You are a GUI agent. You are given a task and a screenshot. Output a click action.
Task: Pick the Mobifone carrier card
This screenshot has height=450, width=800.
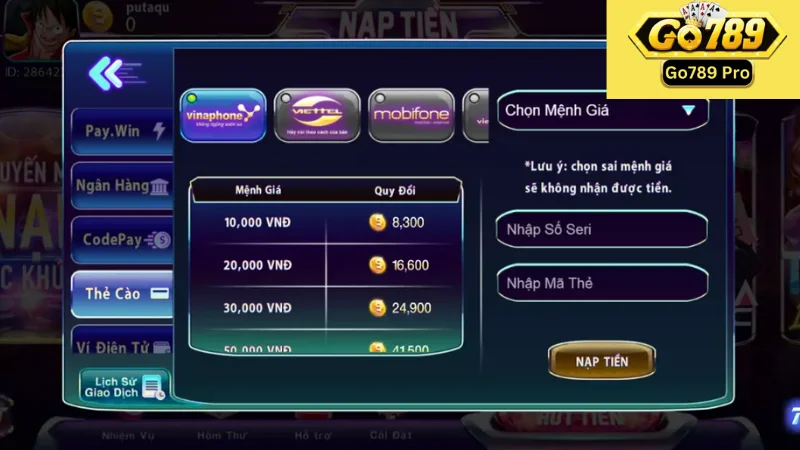coord(411,115)
